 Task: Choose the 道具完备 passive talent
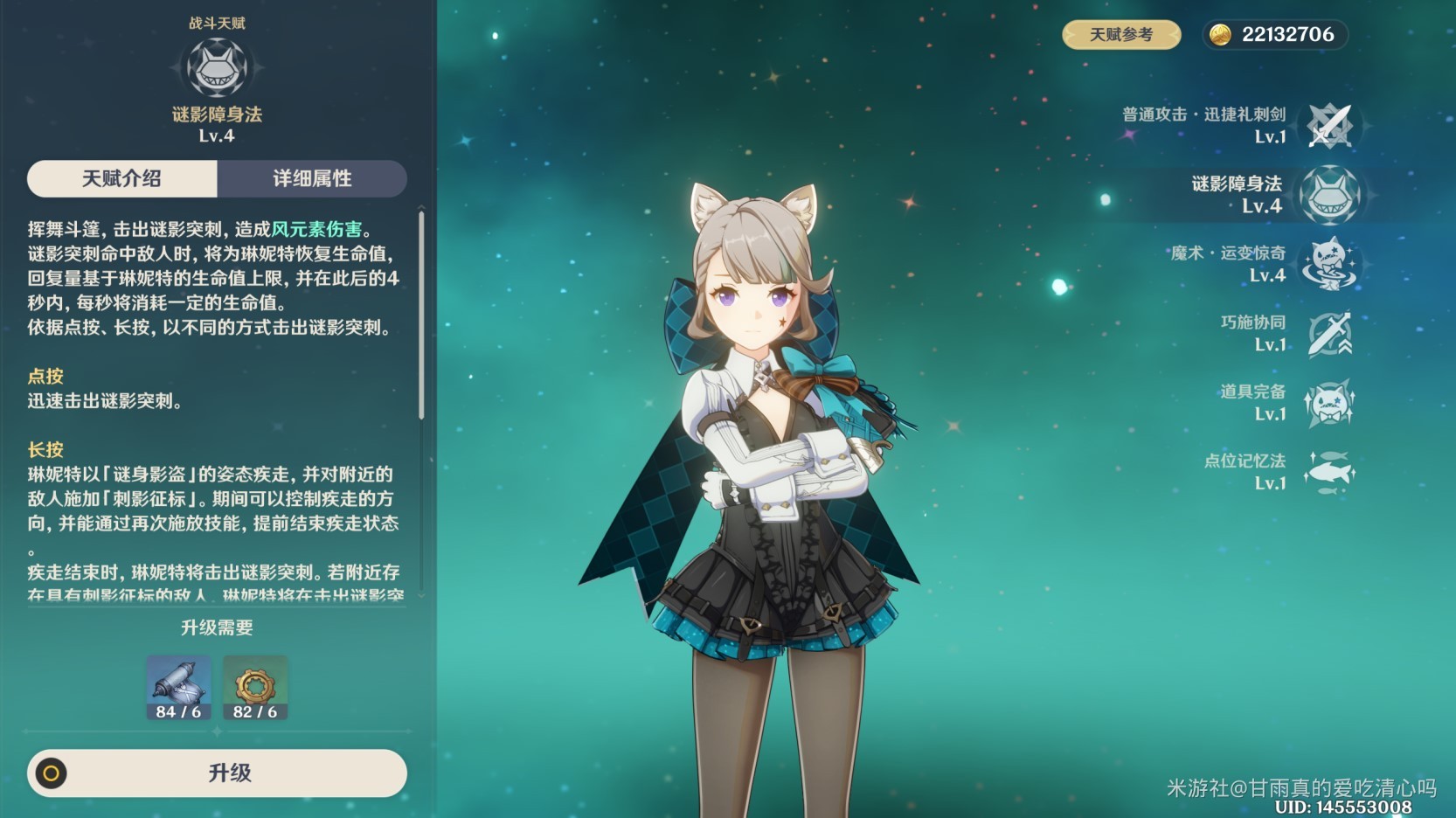(x=1329, y=402)
